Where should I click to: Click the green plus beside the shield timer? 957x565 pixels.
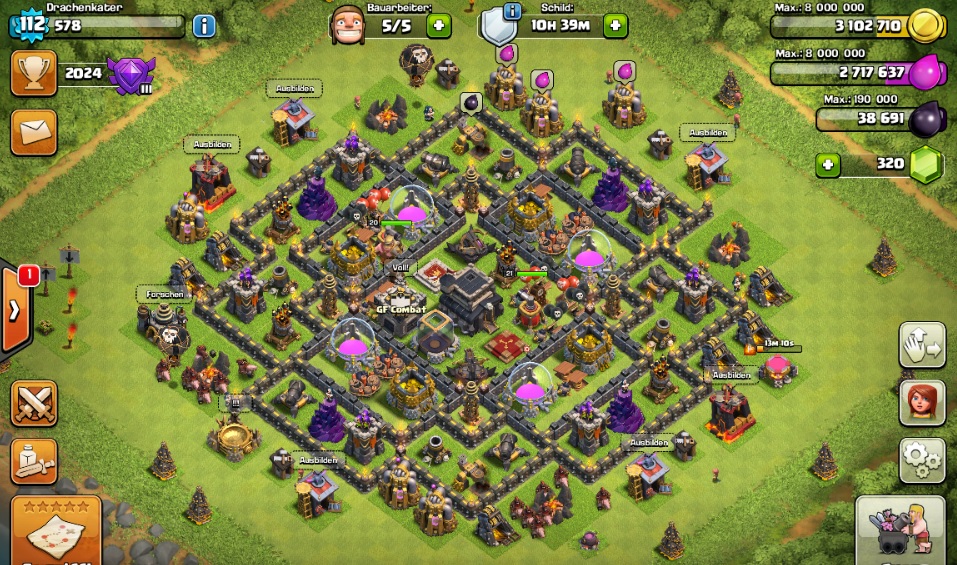coord(615,26)
